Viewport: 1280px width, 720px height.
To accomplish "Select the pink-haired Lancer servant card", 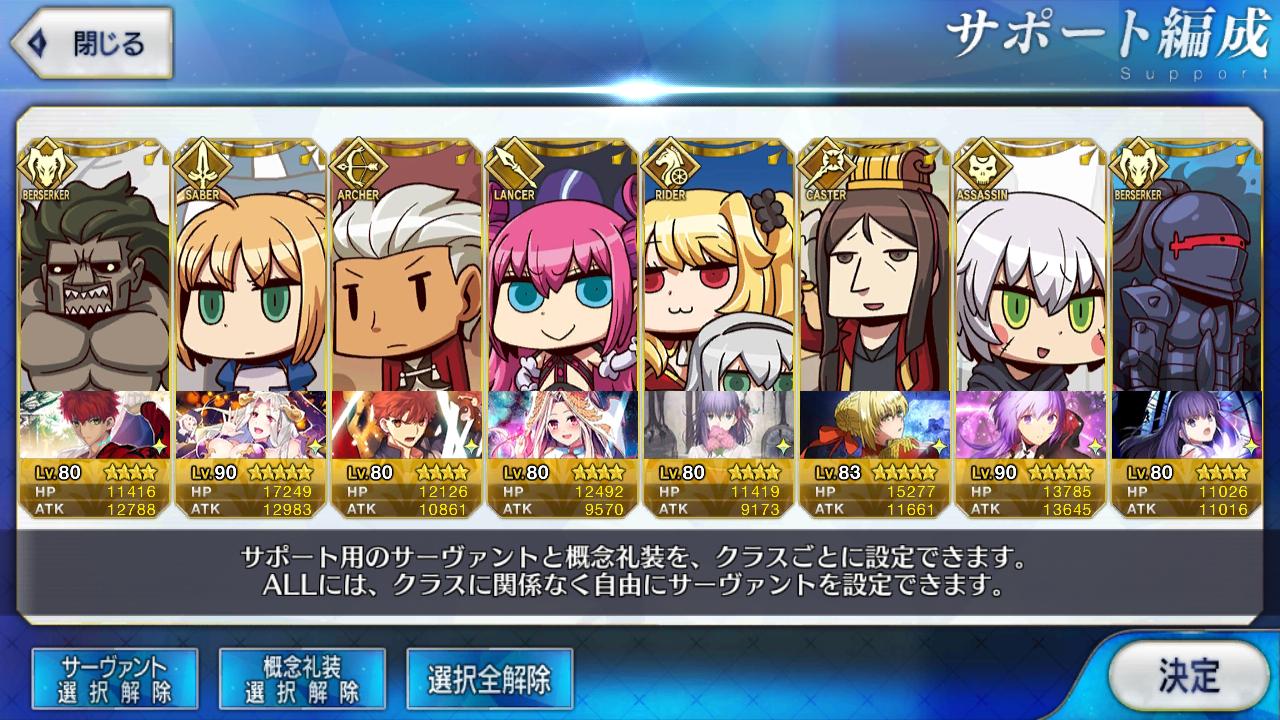I will click(x=562, y=280).
